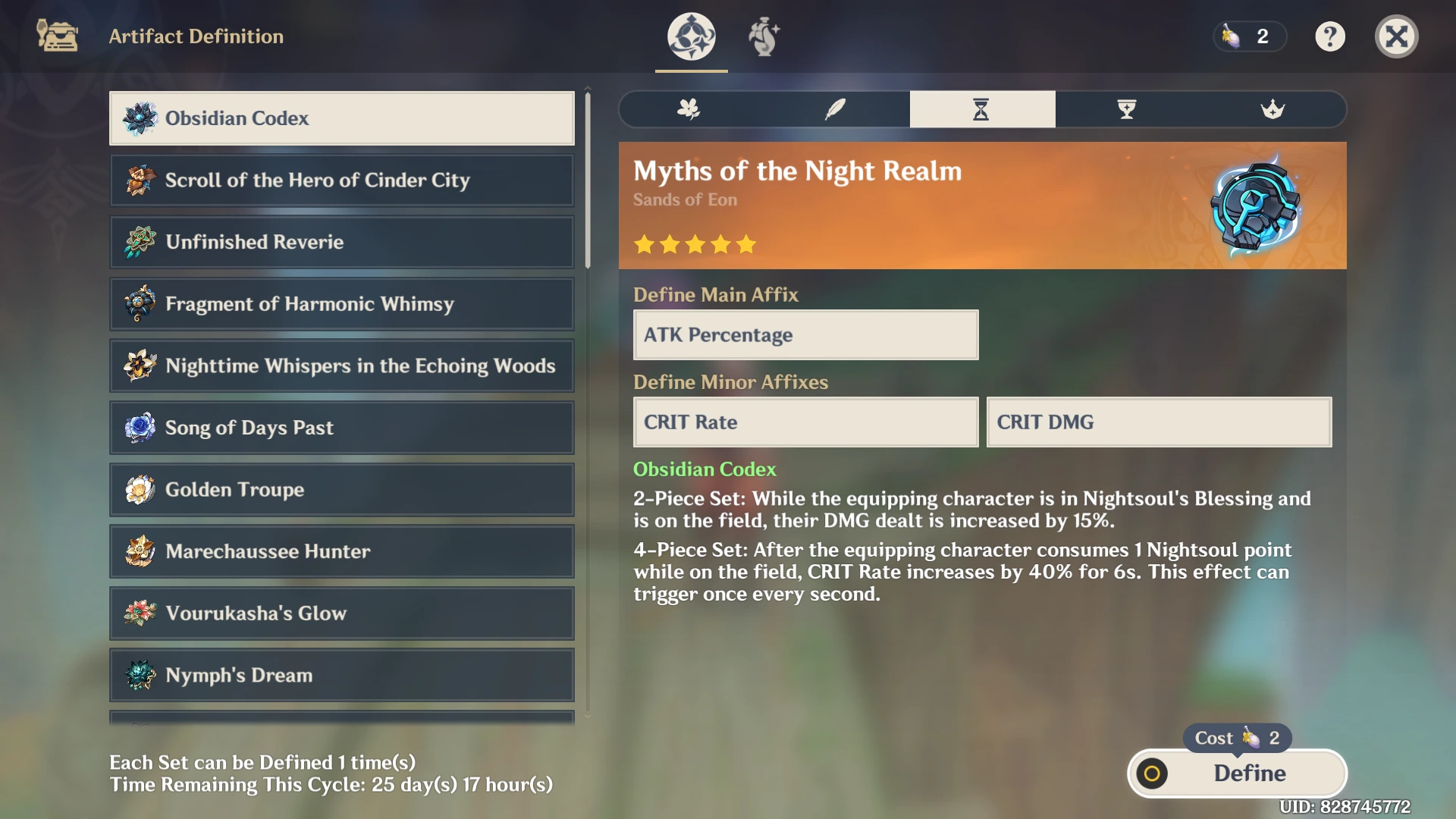Select the hourglass sands slot tab

[981, 109]
